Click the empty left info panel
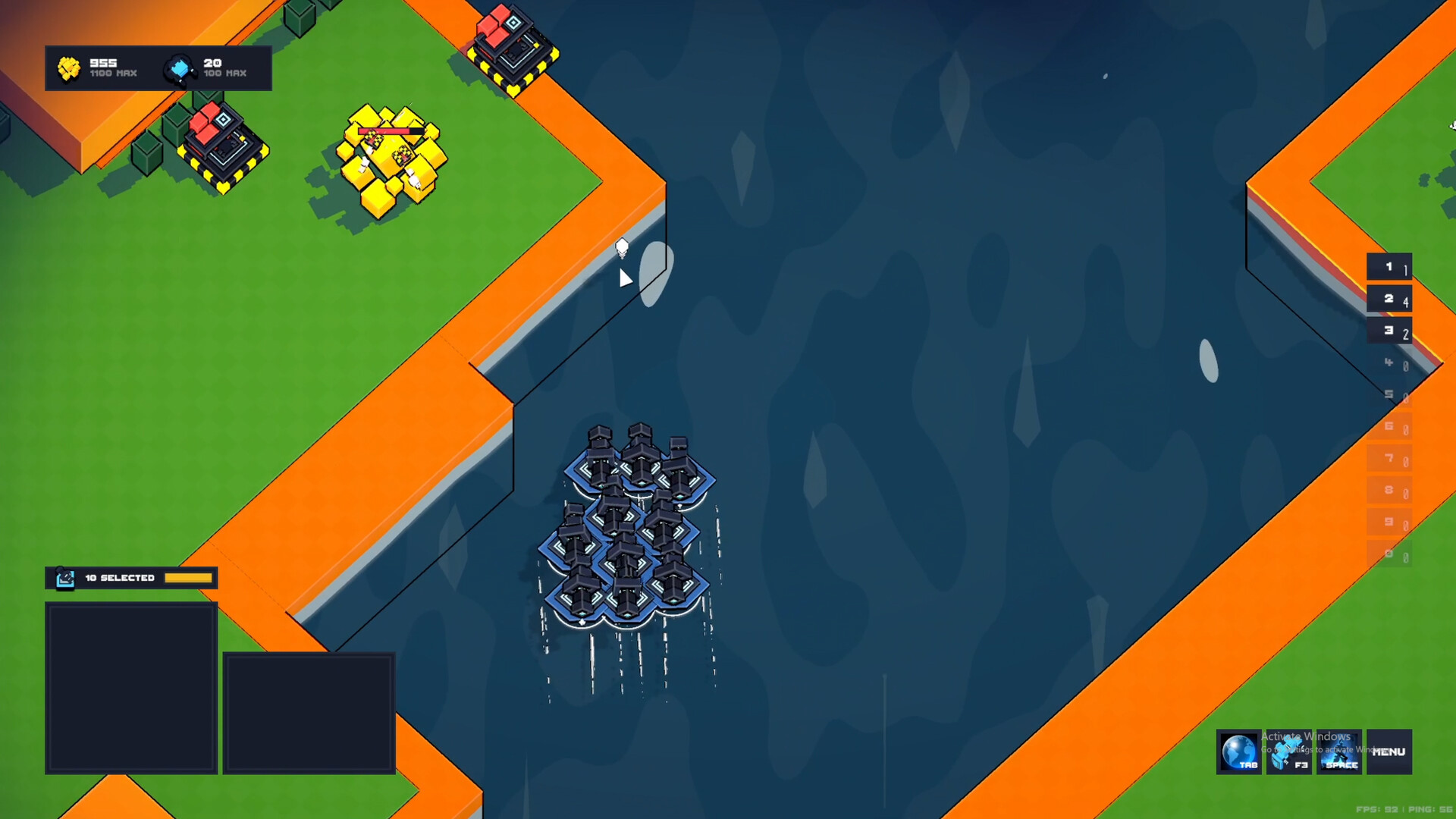 pos(130,686)
